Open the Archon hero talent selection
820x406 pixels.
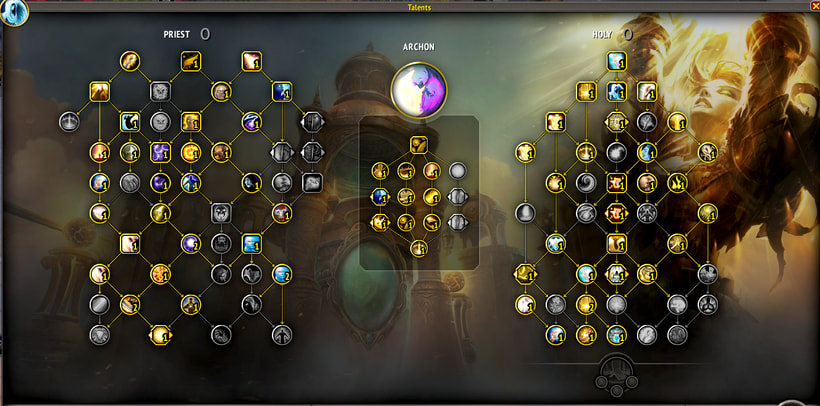(x=419, y=88)
